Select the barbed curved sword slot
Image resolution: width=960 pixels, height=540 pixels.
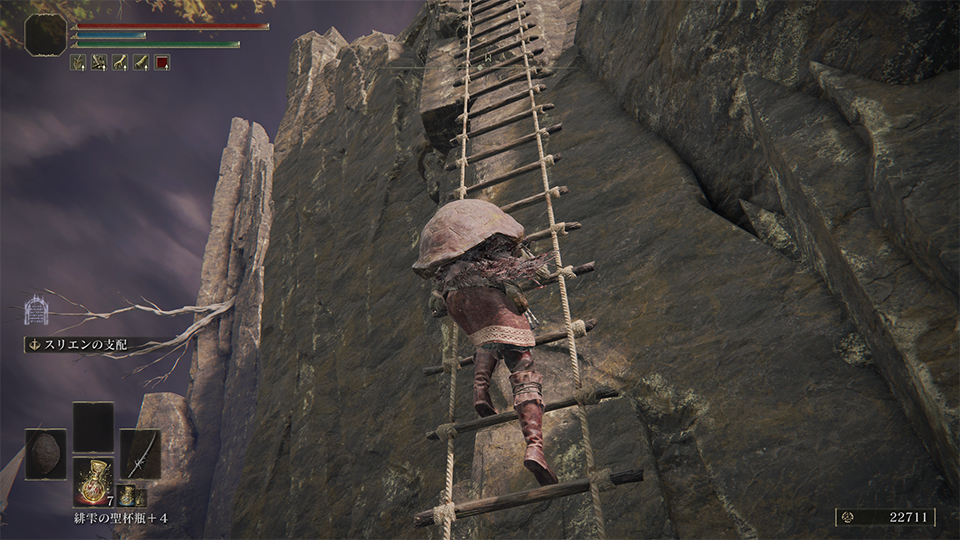point(140,453)
